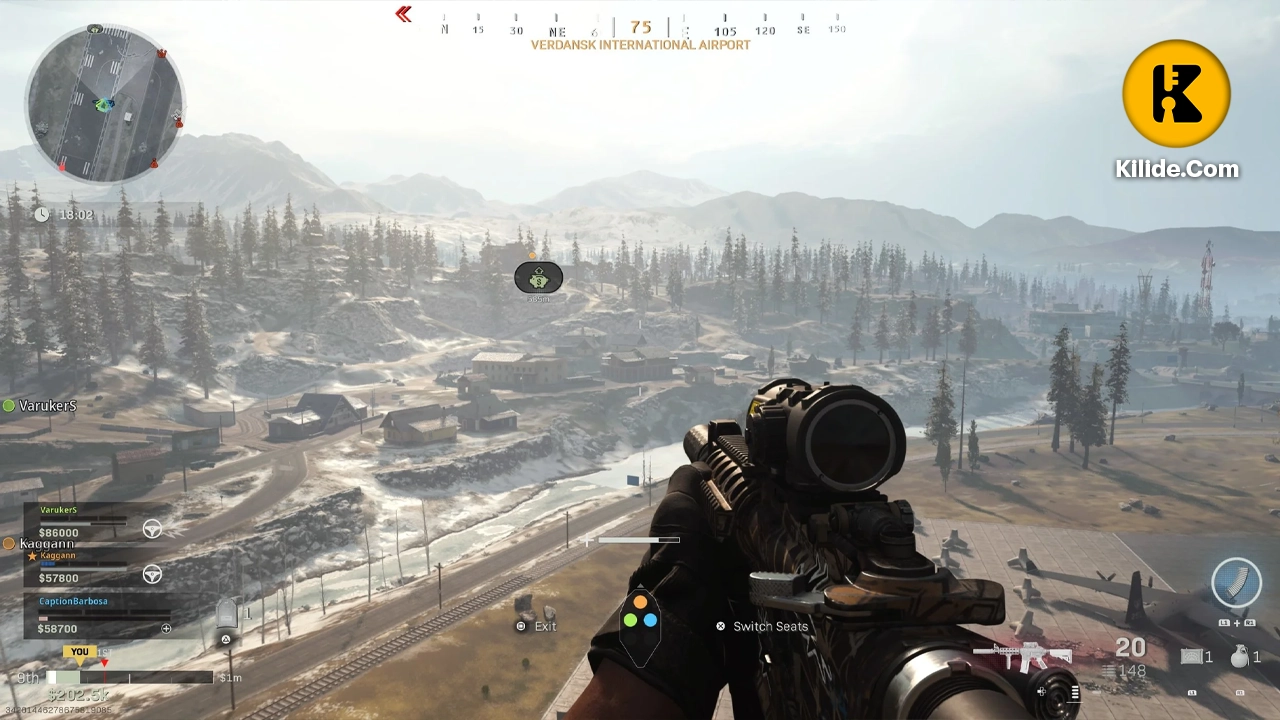This screenshot has width=1280, height=720.
Task: Click the YOU marker on the cash progress bar
Action: click(x=79, y=651)
